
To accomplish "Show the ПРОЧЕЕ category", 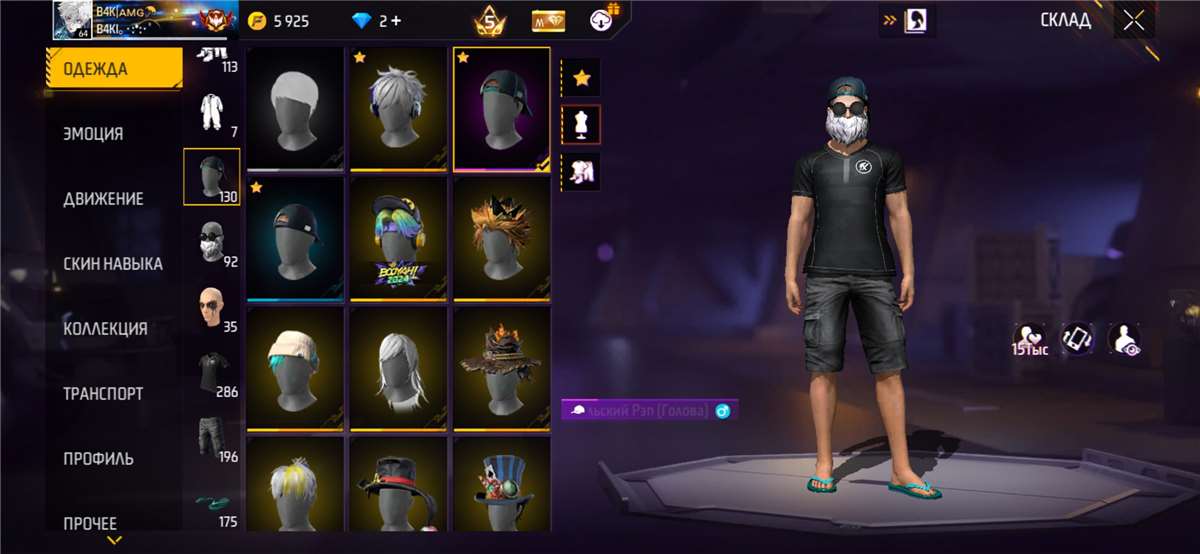I will (90, 523).
